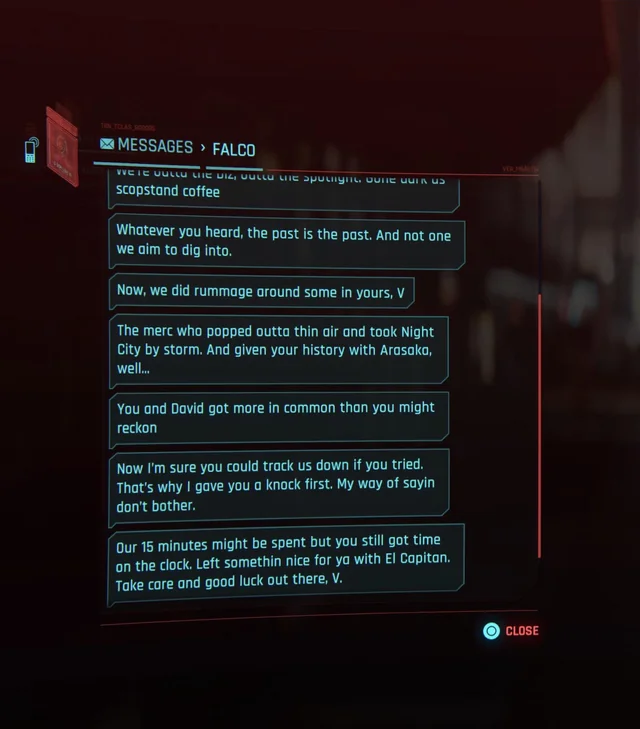Screen dimensions: 640x729
Task: Select message about Arasaka history
Action: pyautogui.click(x=278, y=350)
